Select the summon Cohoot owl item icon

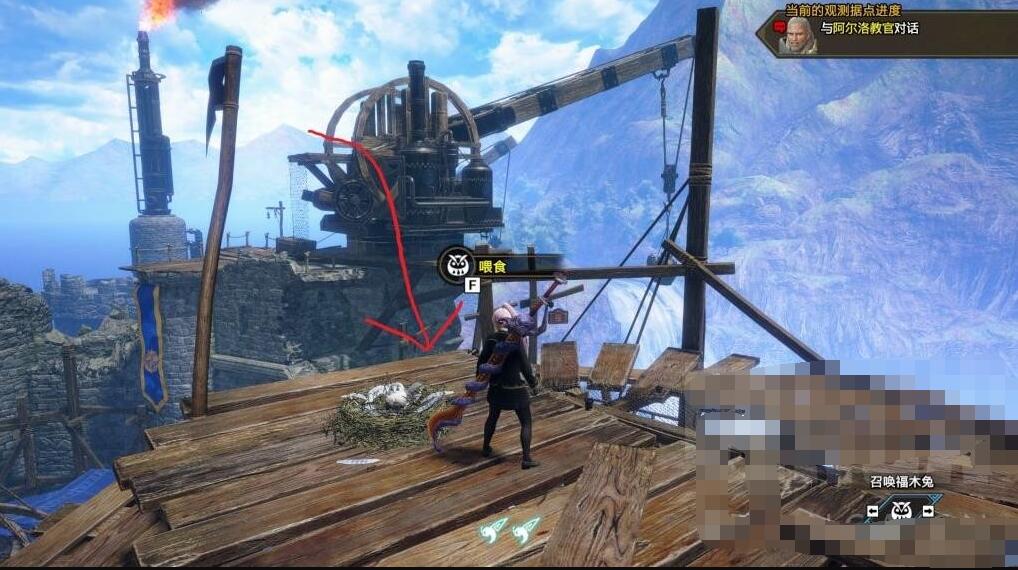tap(901, 511)
